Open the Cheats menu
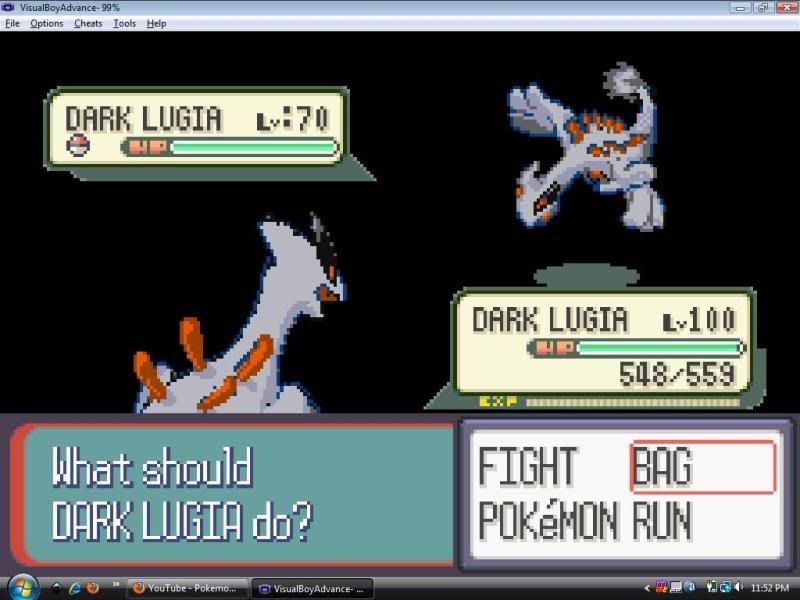800x600 pixels. point(88,23)
